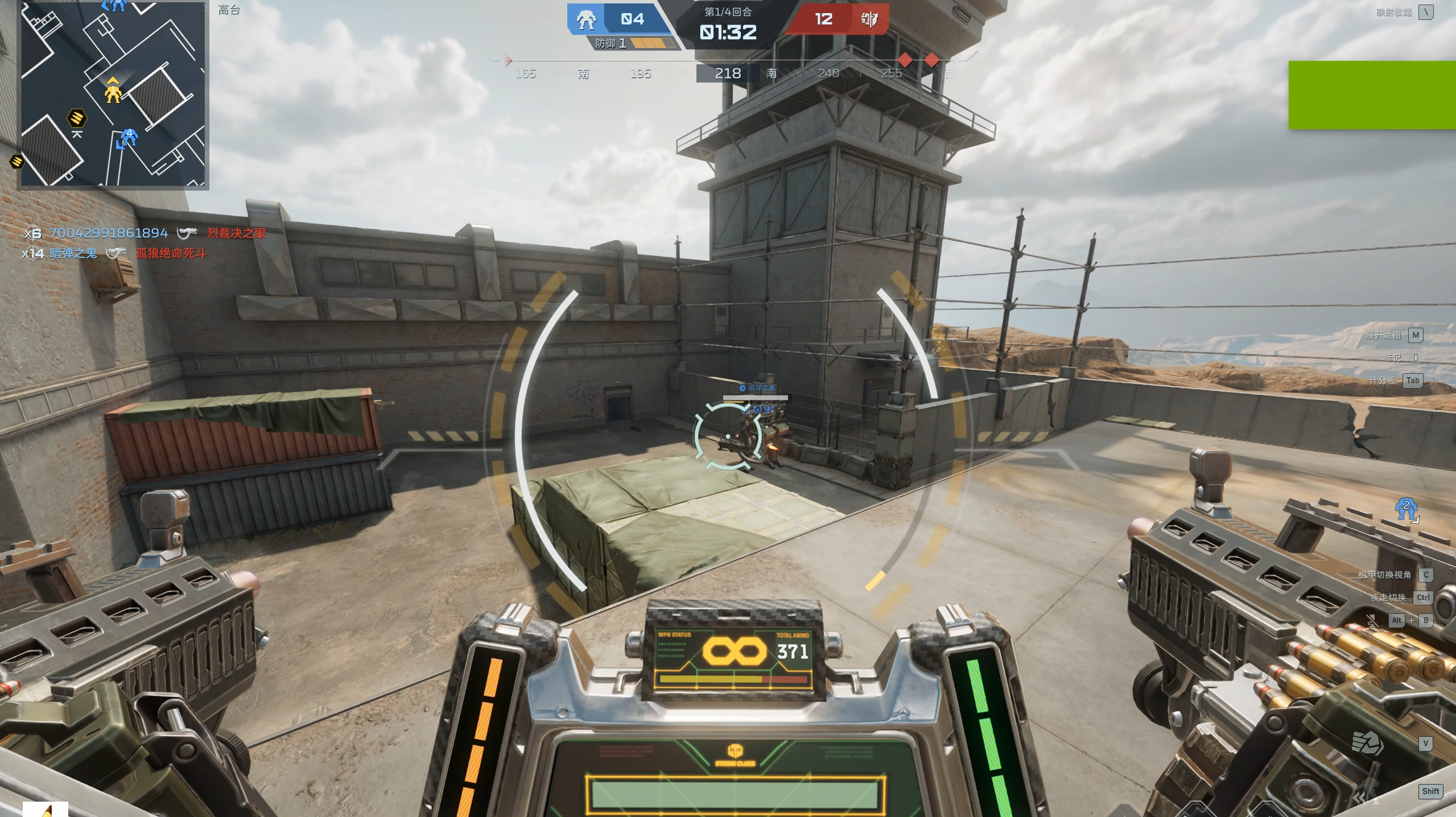Select the top kill feed entry
This screenshot has height=817, width=1456.
pos(145,233)
